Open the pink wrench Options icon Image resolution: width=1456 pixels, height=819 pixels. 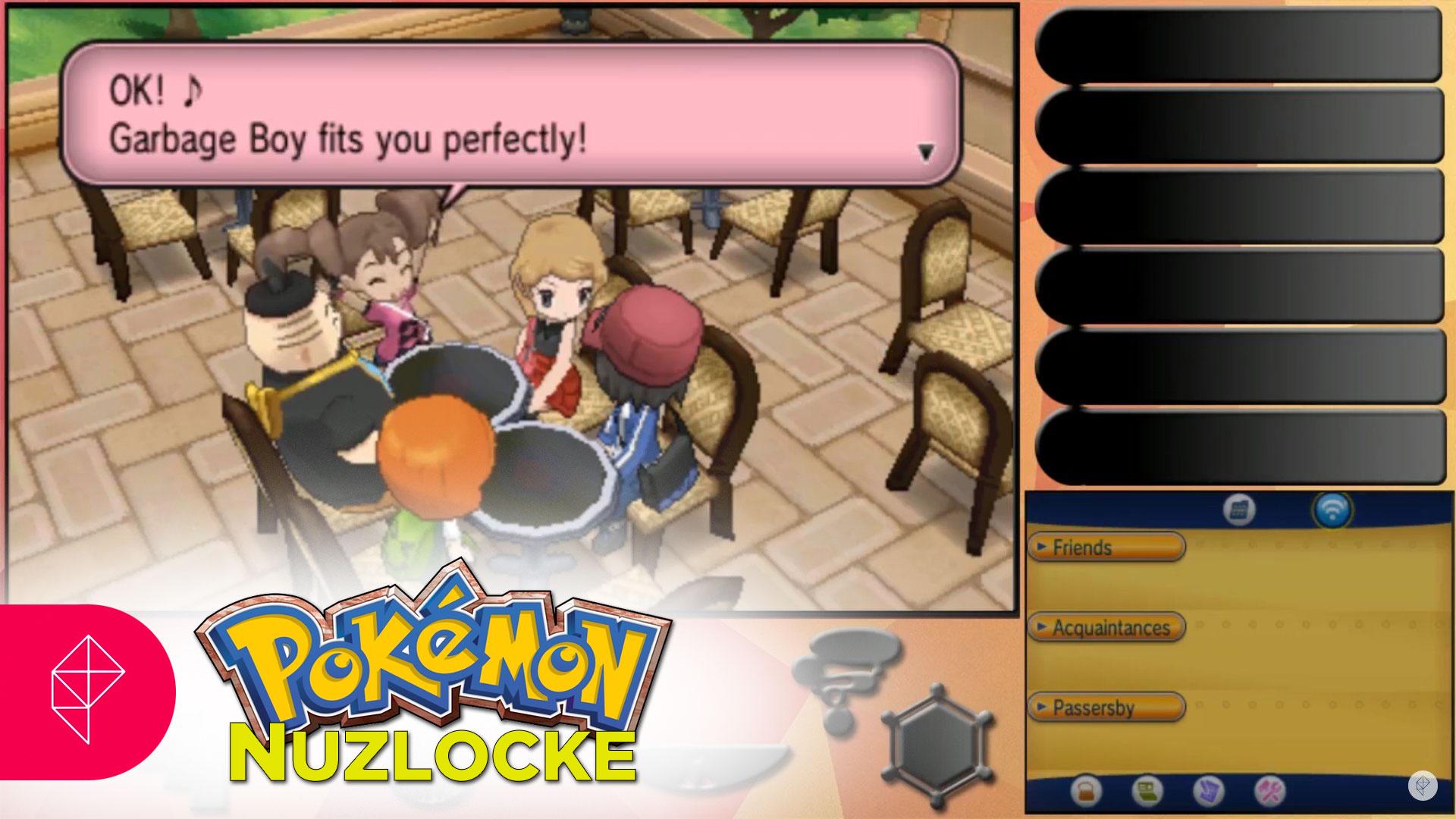(x=1269, y=792)
